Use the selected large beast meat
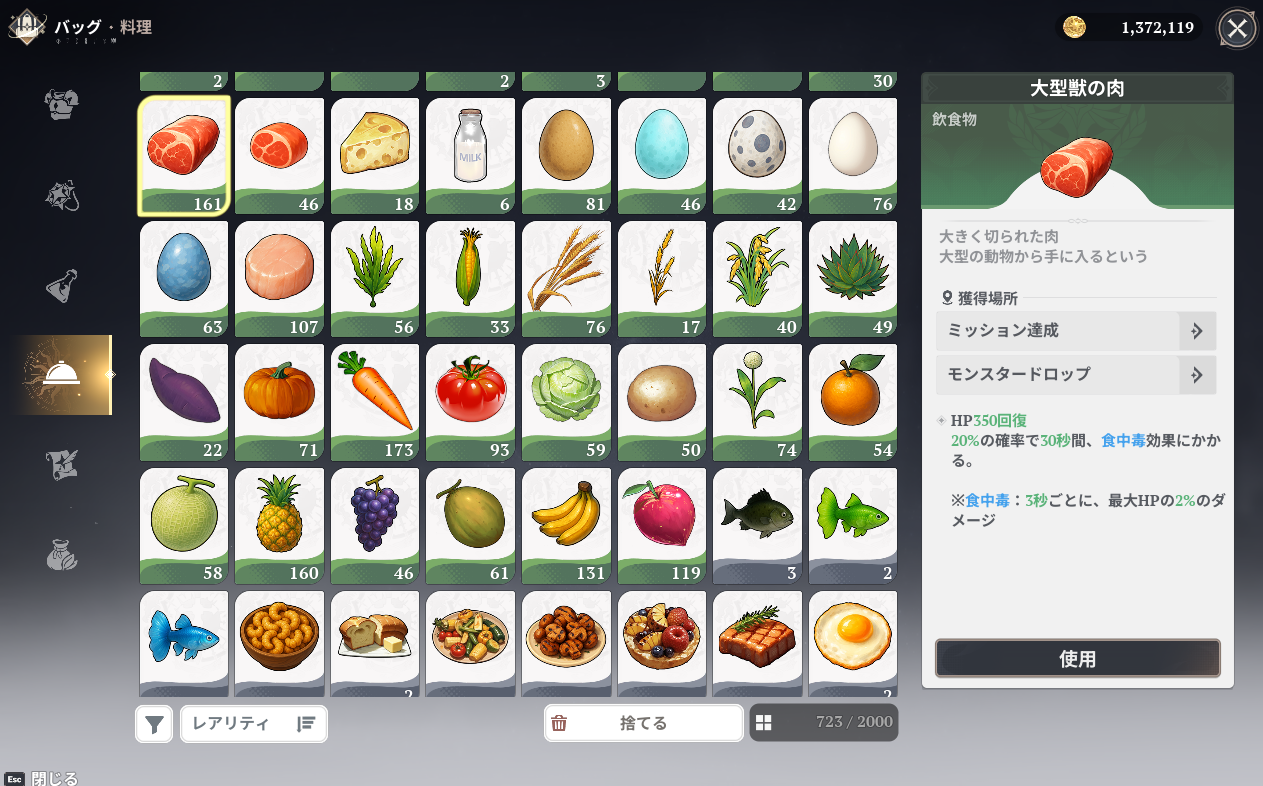 click(1077, 658)
